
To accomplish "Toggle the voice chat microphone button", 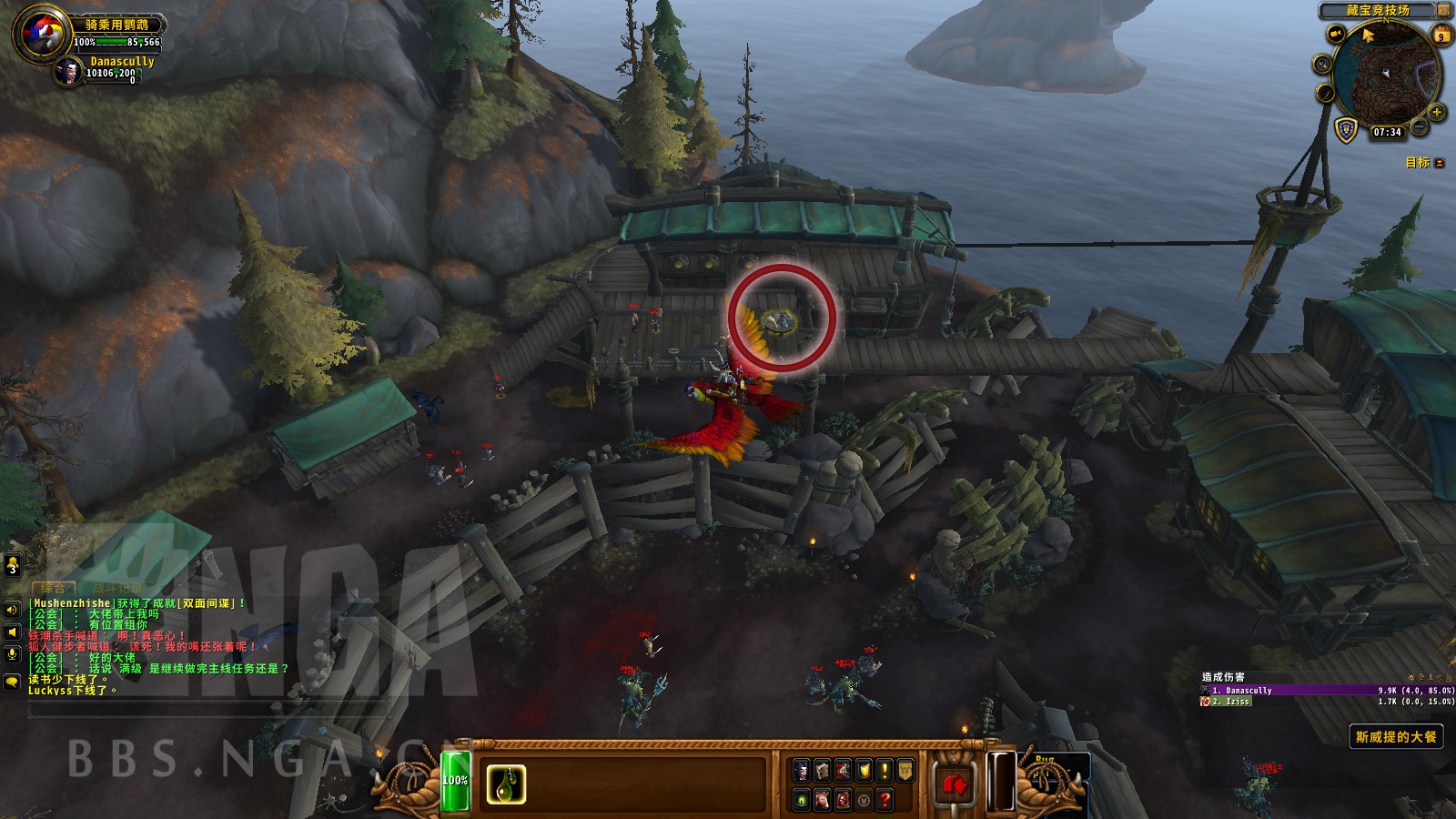I will coord(13,653).
